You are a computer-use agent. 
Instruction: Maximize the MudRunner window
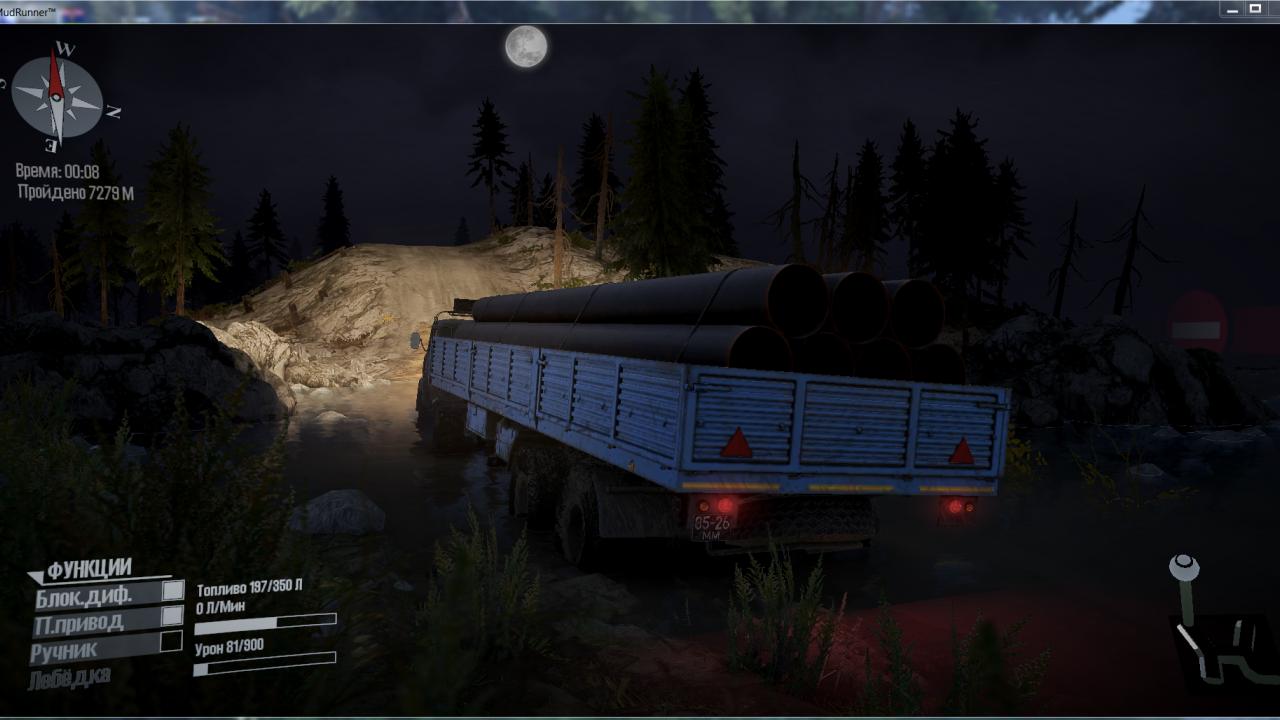point(1255,9)
